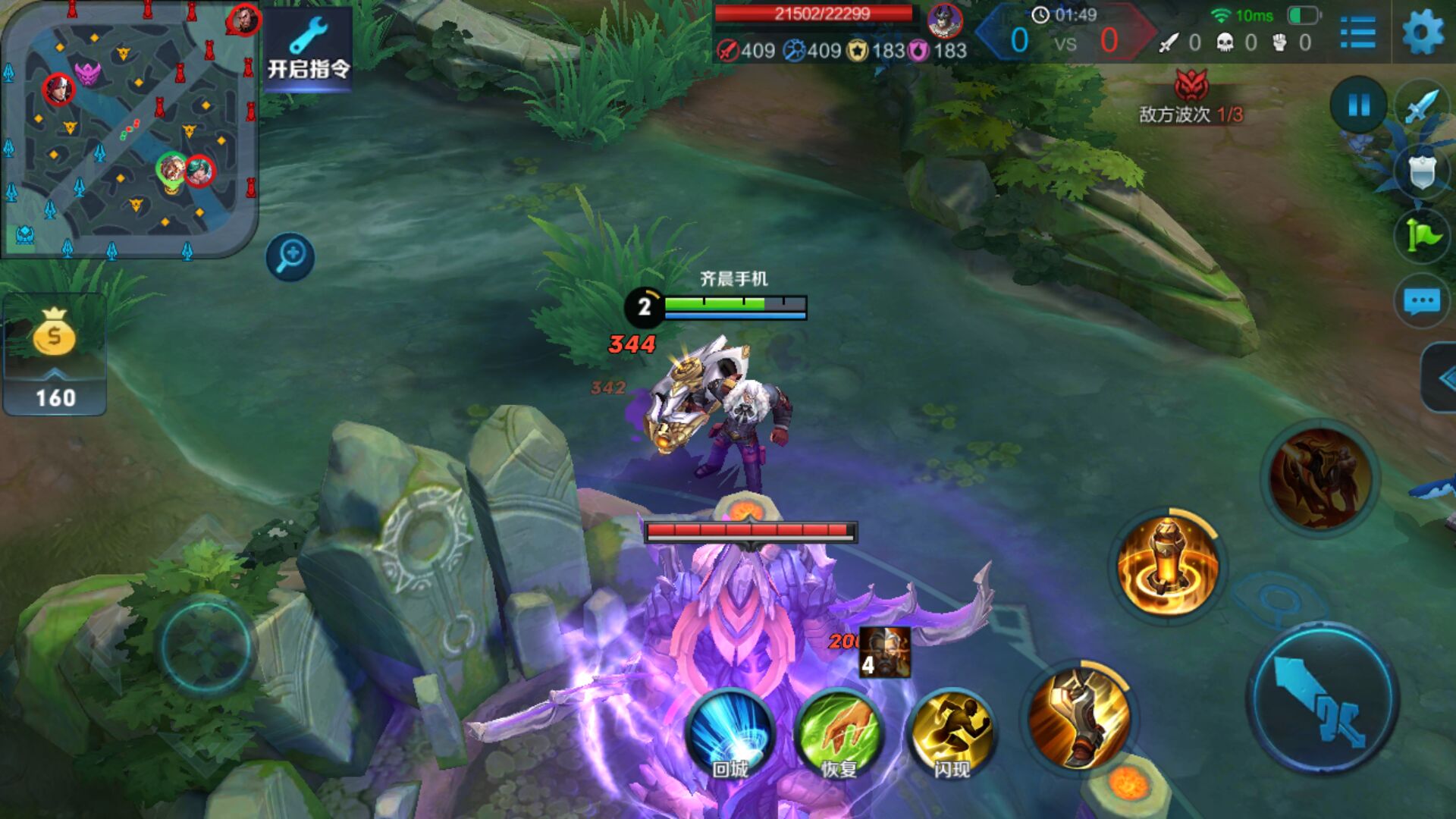The height and width of the screenshot is (819, 1456).
Task: Open the chat speech bubble
Action: (x=1421, y=301)
